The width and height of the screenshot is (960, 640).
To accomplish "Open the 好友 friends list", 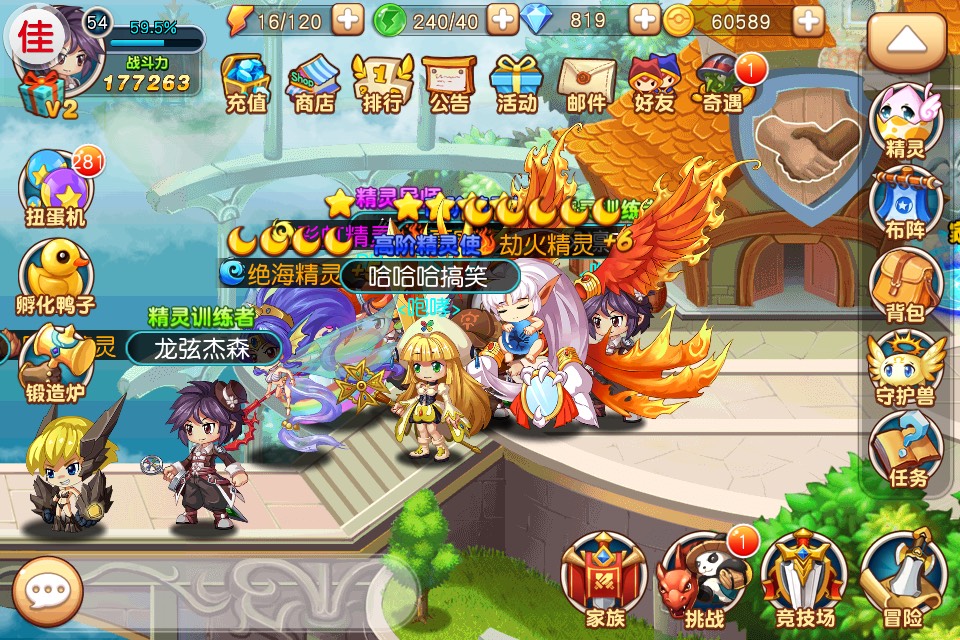I will pos(654,82).
